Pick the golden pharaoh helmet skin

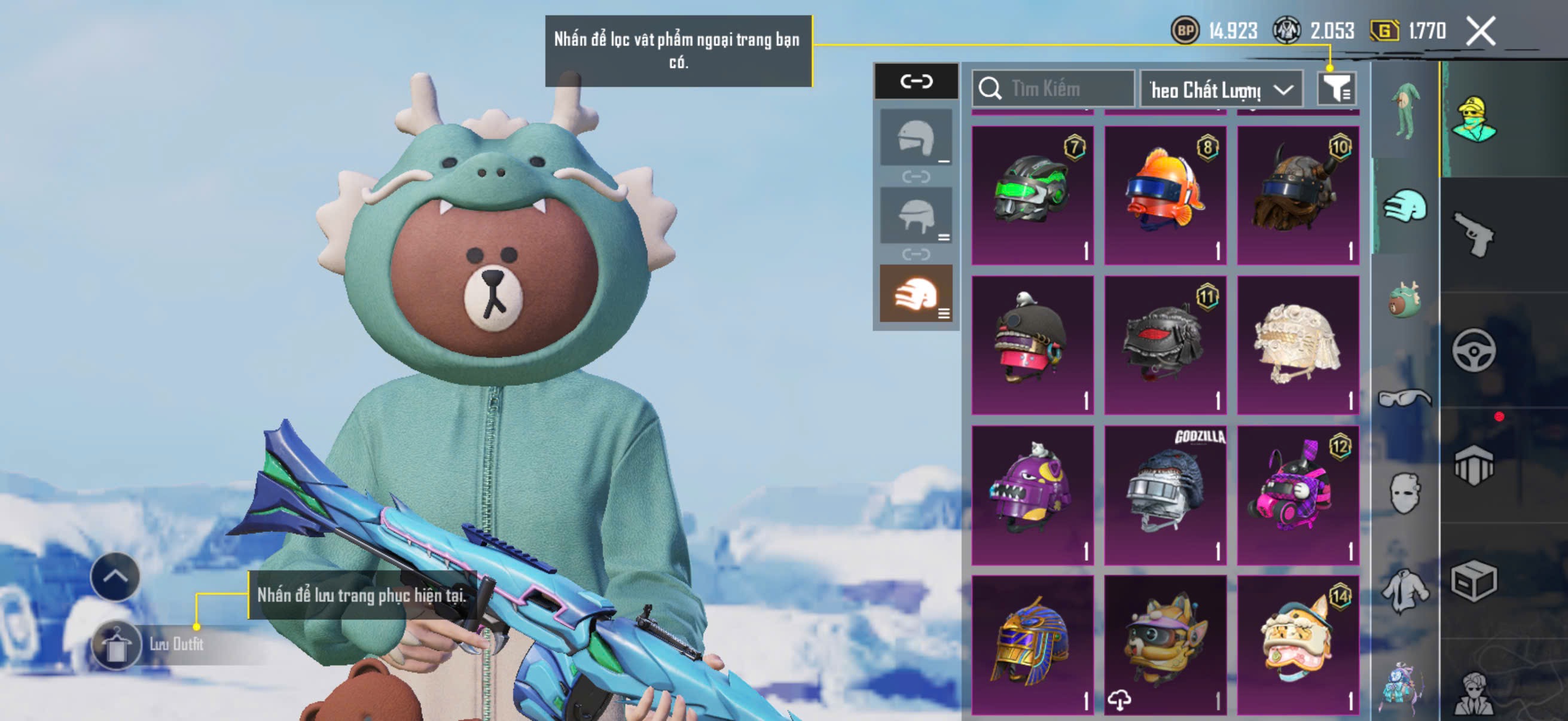[1032, 644]
